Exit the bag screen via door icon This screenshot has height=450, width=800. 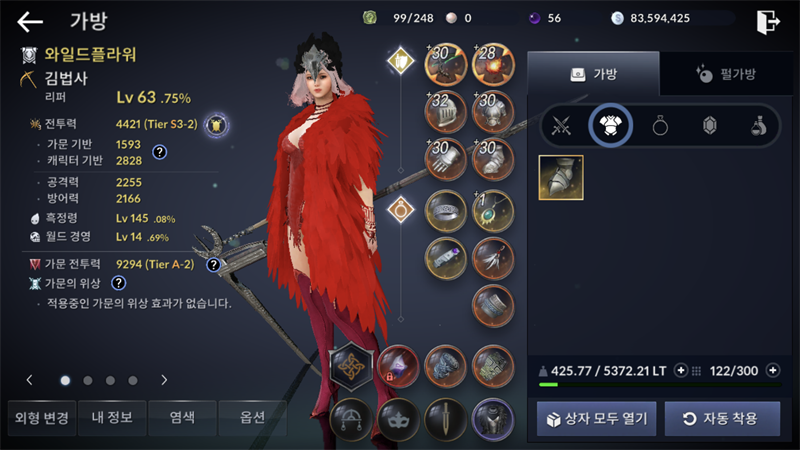tap(768, 21)
